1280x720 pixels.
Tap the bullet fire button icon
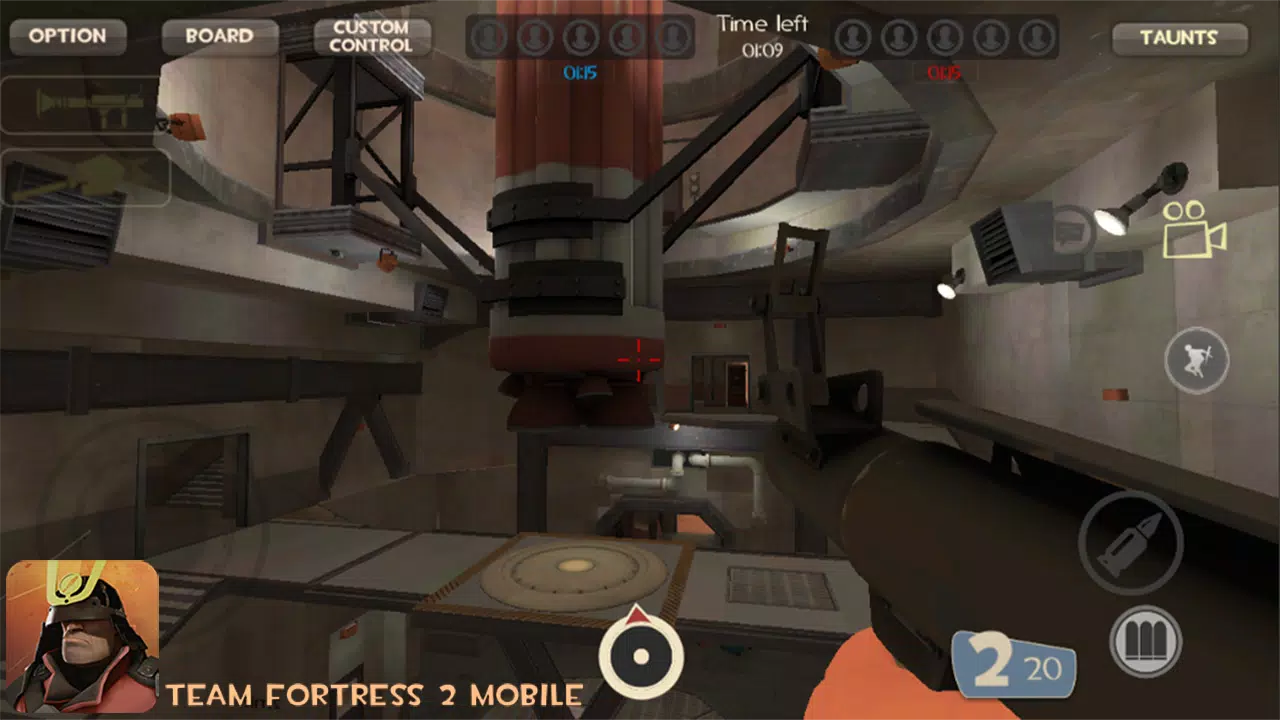[x=1136, y=540]
